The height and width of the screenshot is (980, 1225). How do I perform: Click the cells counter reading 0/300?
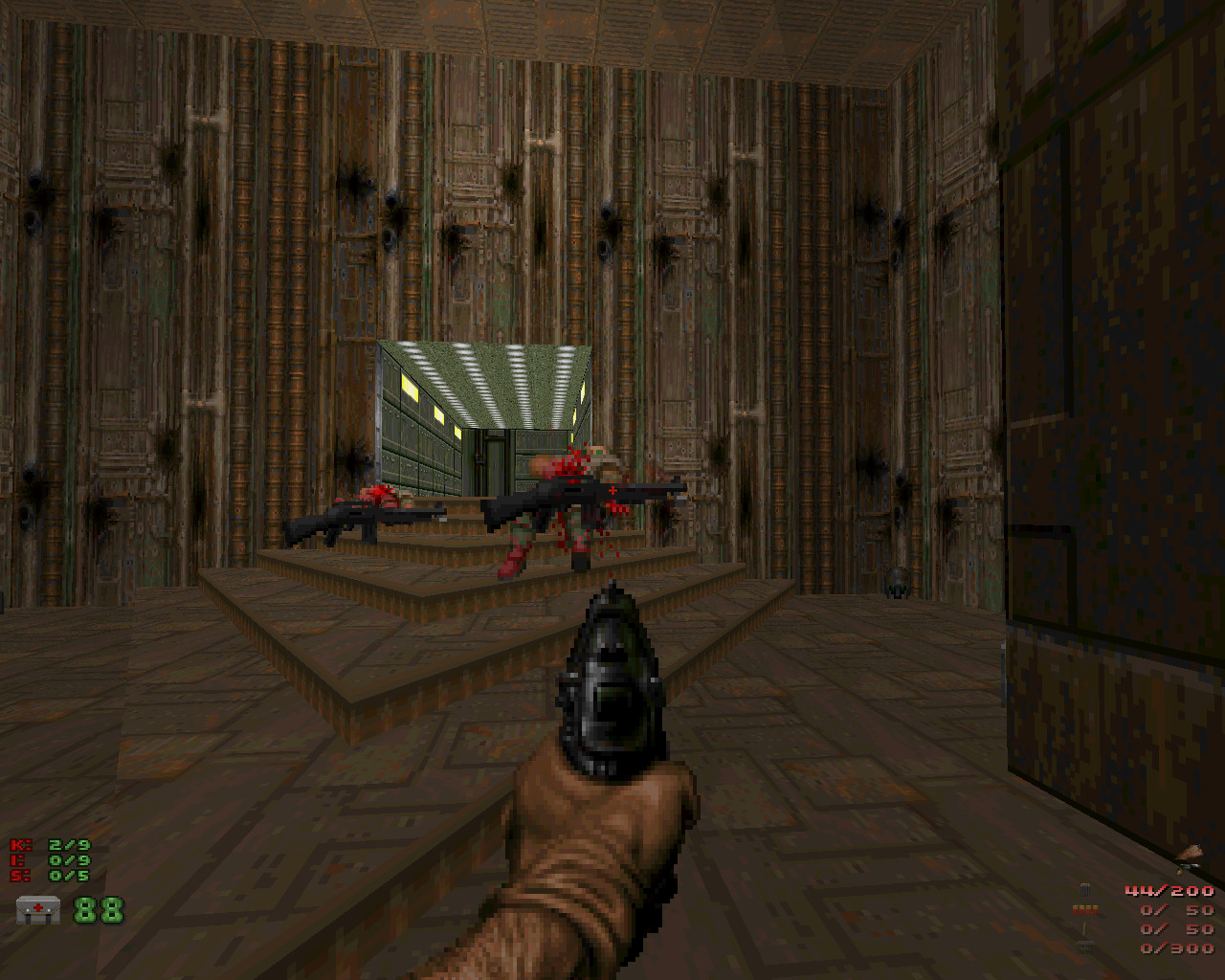[1177, 947]
